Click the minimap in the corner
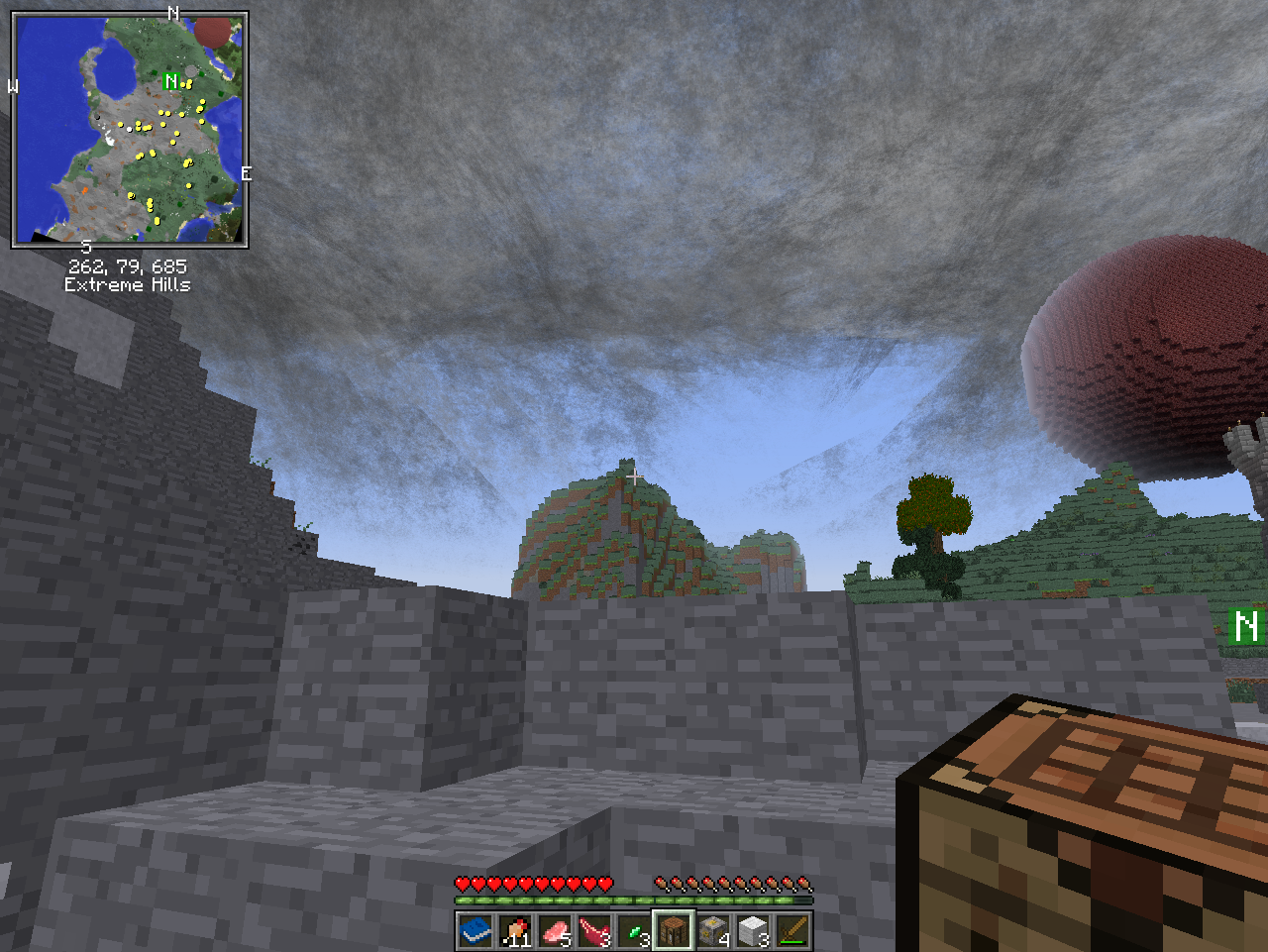Image resolution: width=1268 pixels, height=952 pixels. [130, 130]
